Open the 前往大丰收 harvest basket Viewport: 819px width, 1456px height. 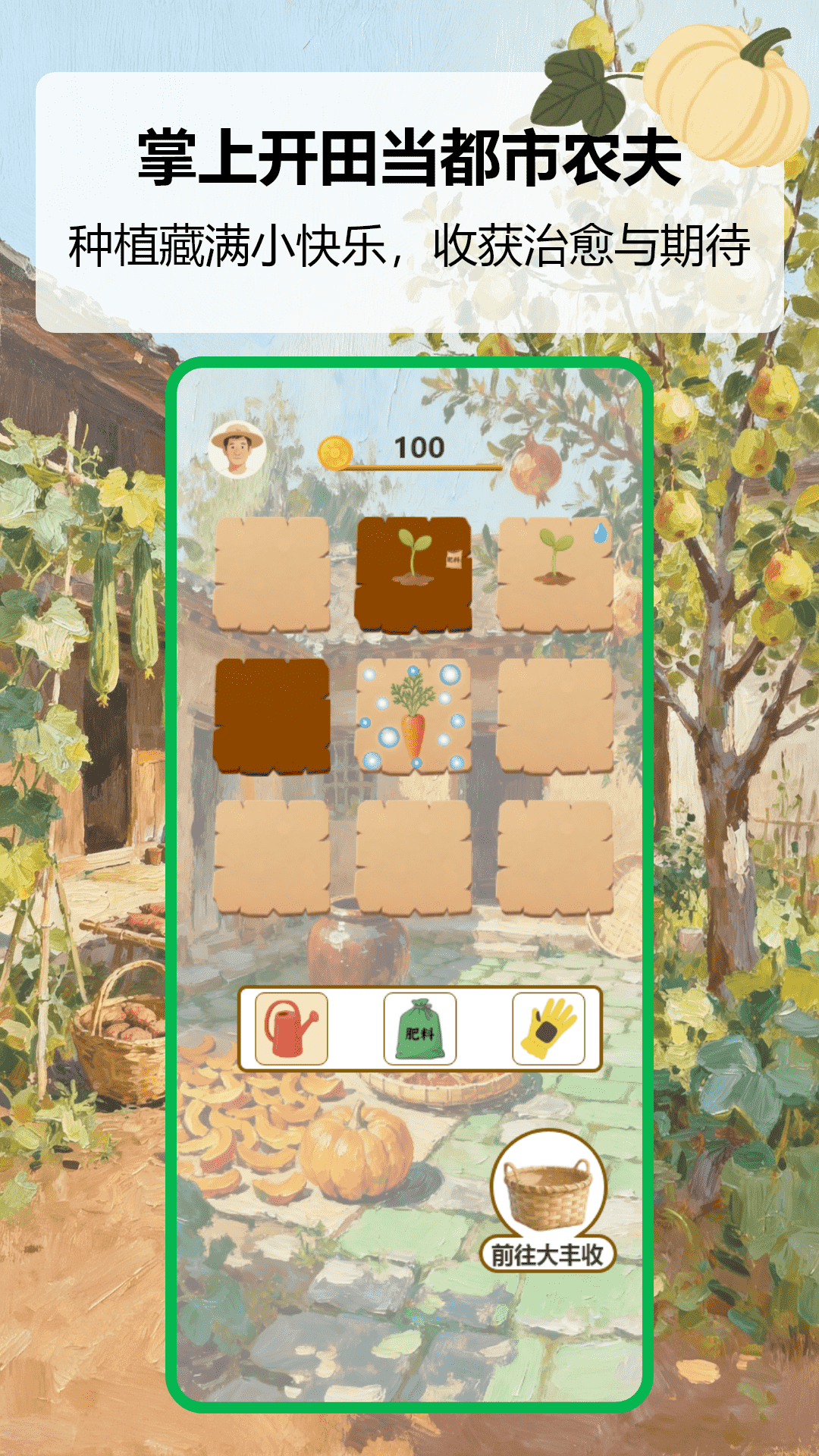(548, 1200)
